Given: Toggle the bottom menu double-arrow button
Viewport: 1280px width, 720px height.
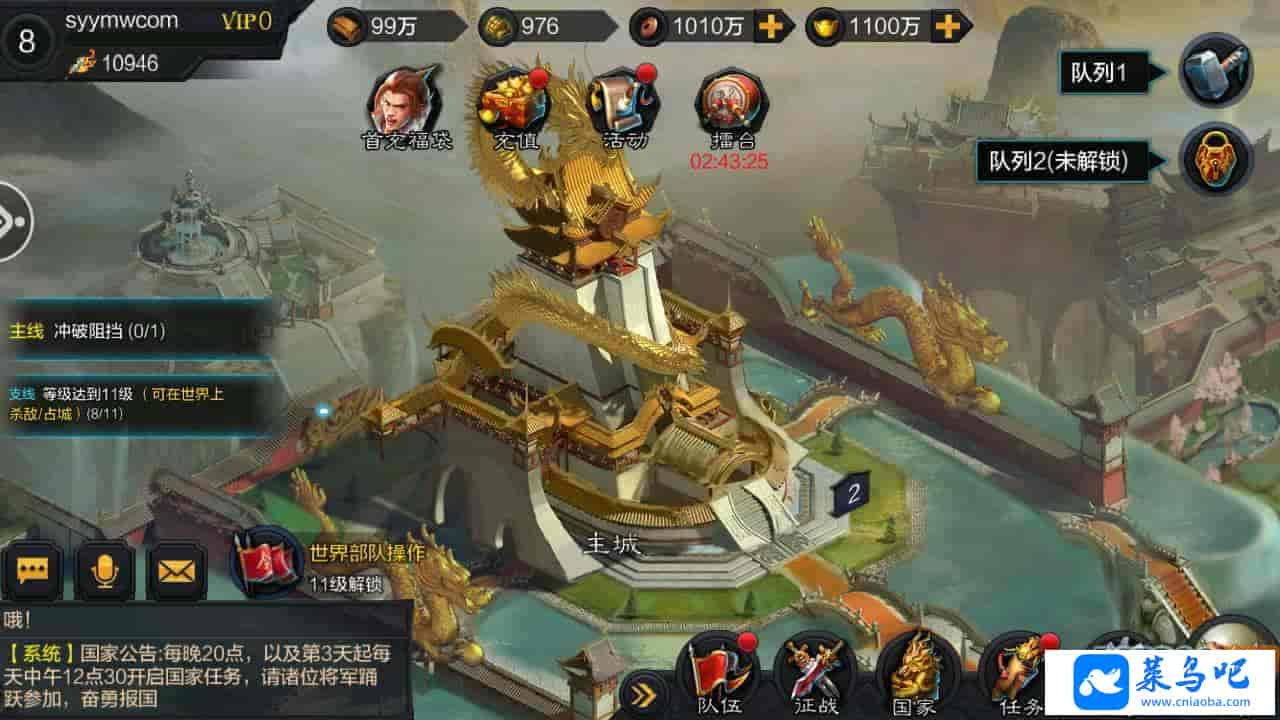Looking at the screenshot, I should click(644, 694).
